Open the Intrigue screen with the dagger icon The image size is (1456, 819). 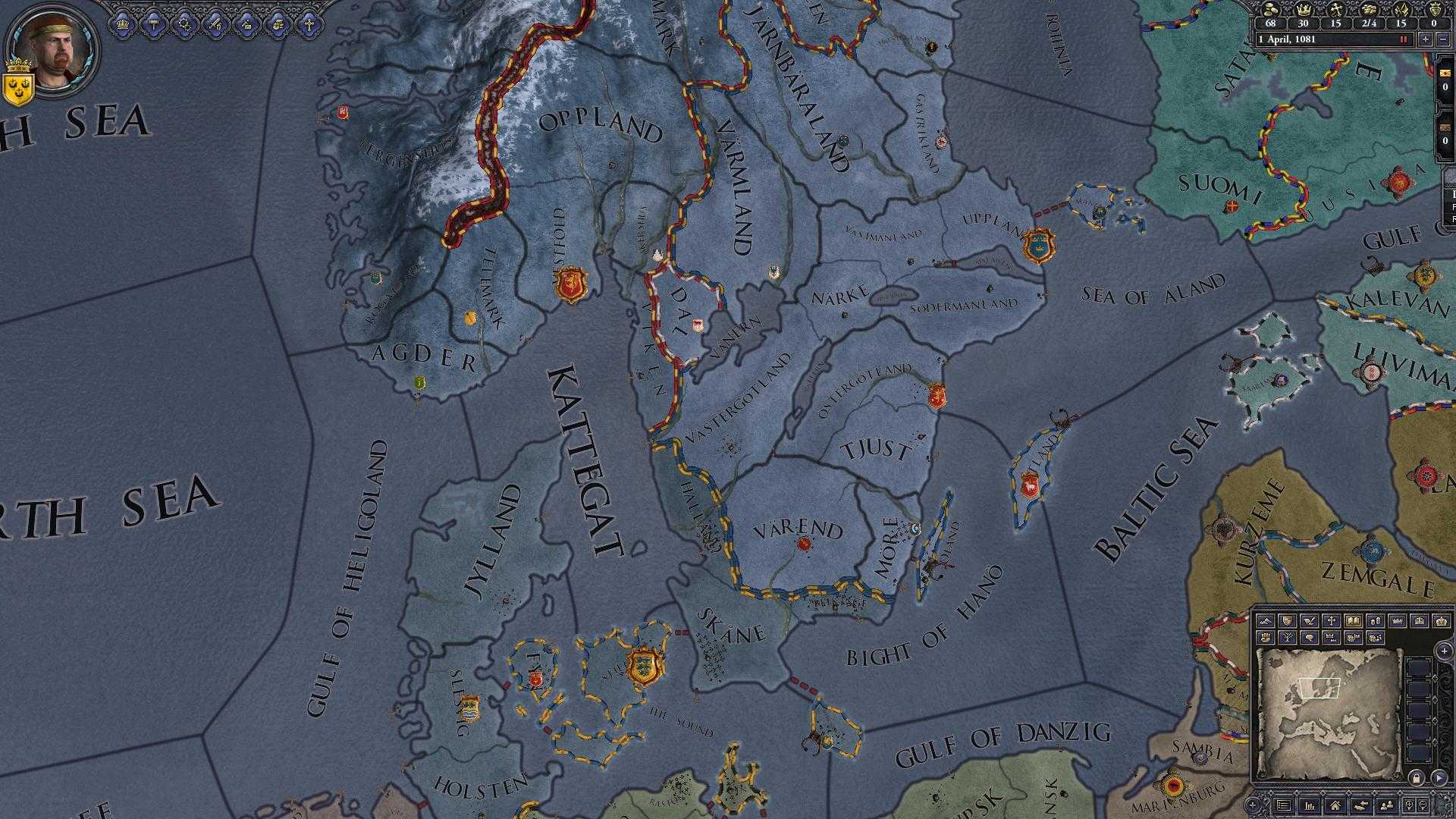246,26
